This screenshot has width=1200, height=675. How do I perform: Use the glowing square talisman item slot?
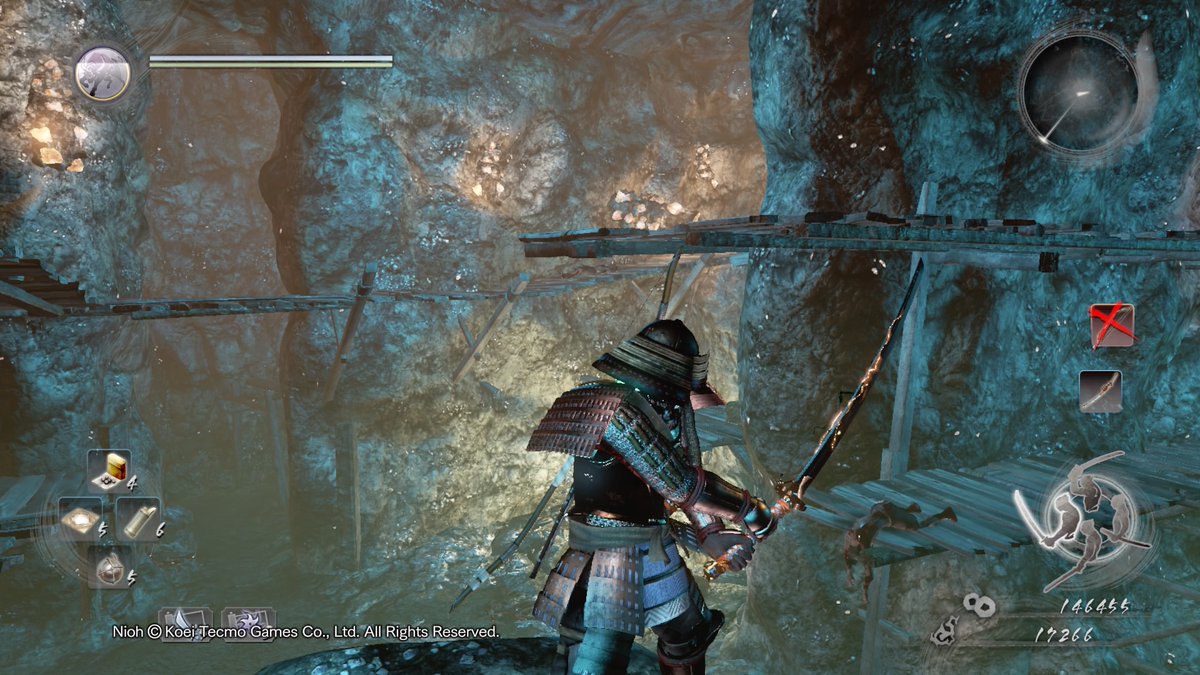(x=79, y=518)
